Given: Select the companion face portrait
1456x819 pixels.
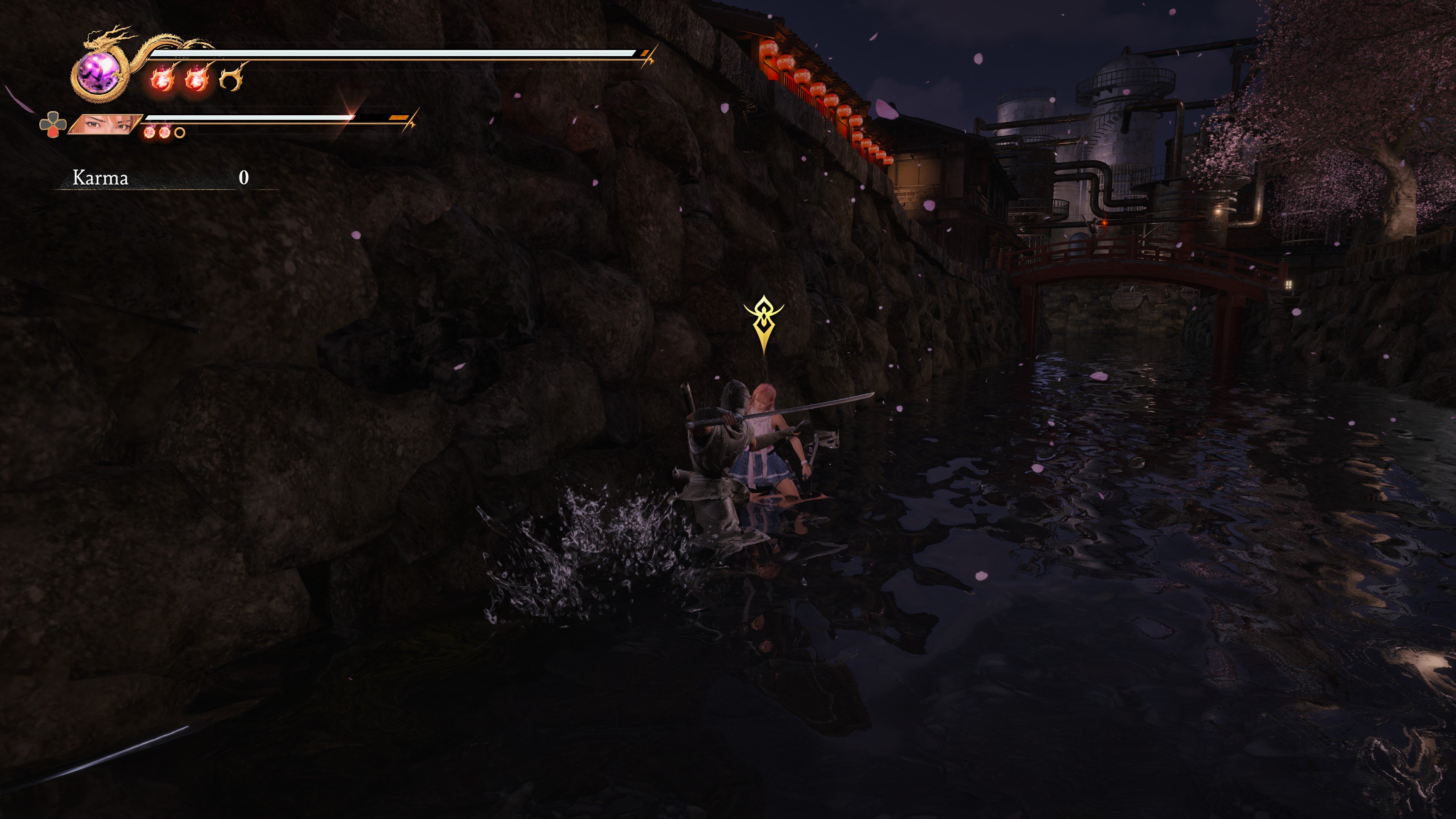Looking at the screenshot, I should (106, 124).
